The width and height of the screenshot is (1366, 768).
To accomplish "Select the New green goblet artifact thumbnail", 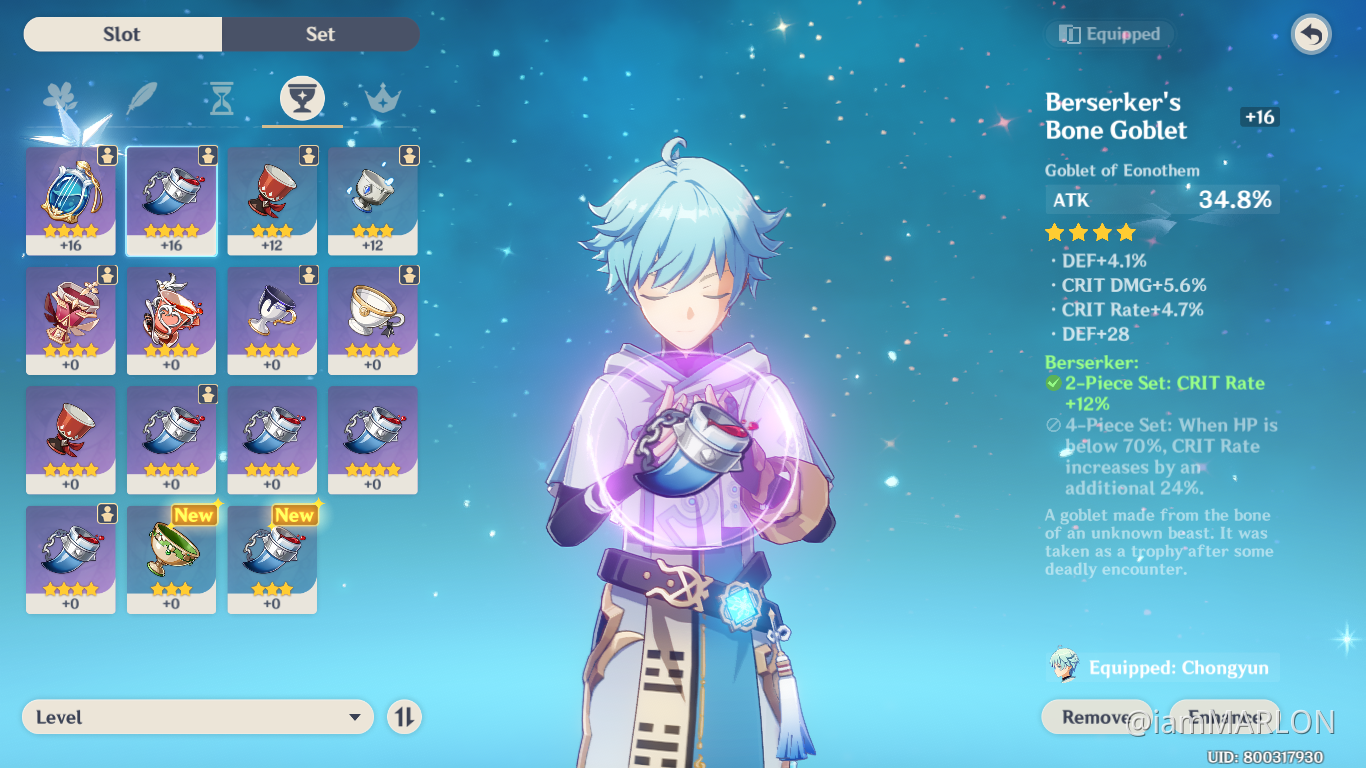I will coord(171,555).
